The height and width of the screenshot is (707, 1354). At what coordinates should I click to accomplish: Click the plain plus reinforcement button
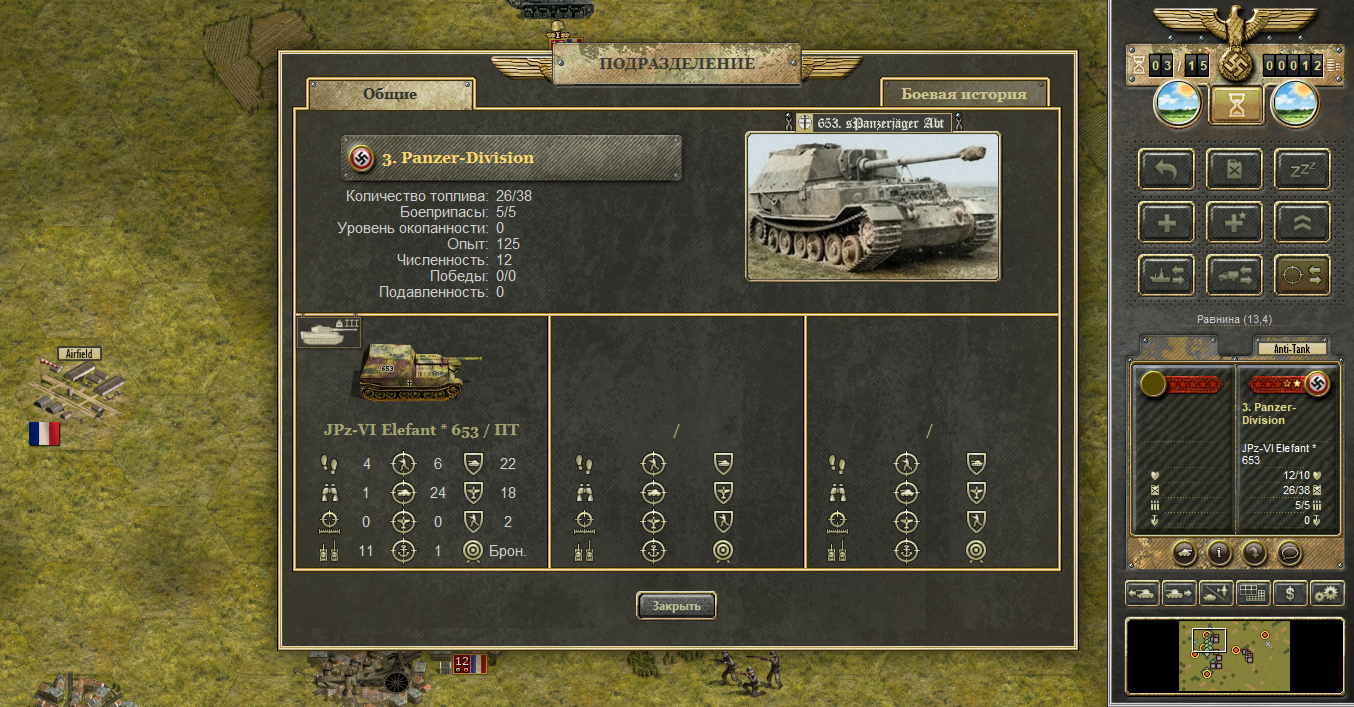pos(1166,222)
